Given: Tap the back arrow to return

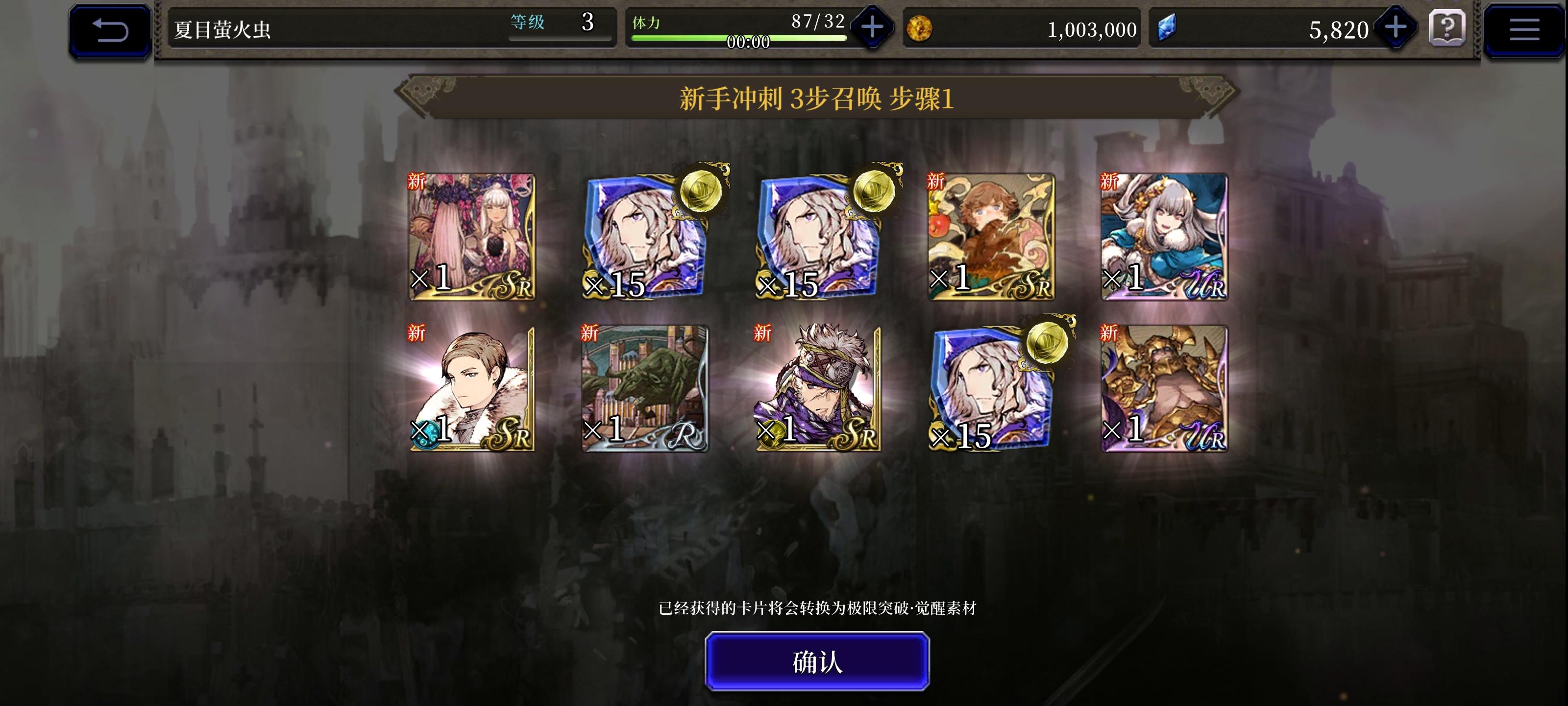Looking at the screenshot, I should 108,27.
